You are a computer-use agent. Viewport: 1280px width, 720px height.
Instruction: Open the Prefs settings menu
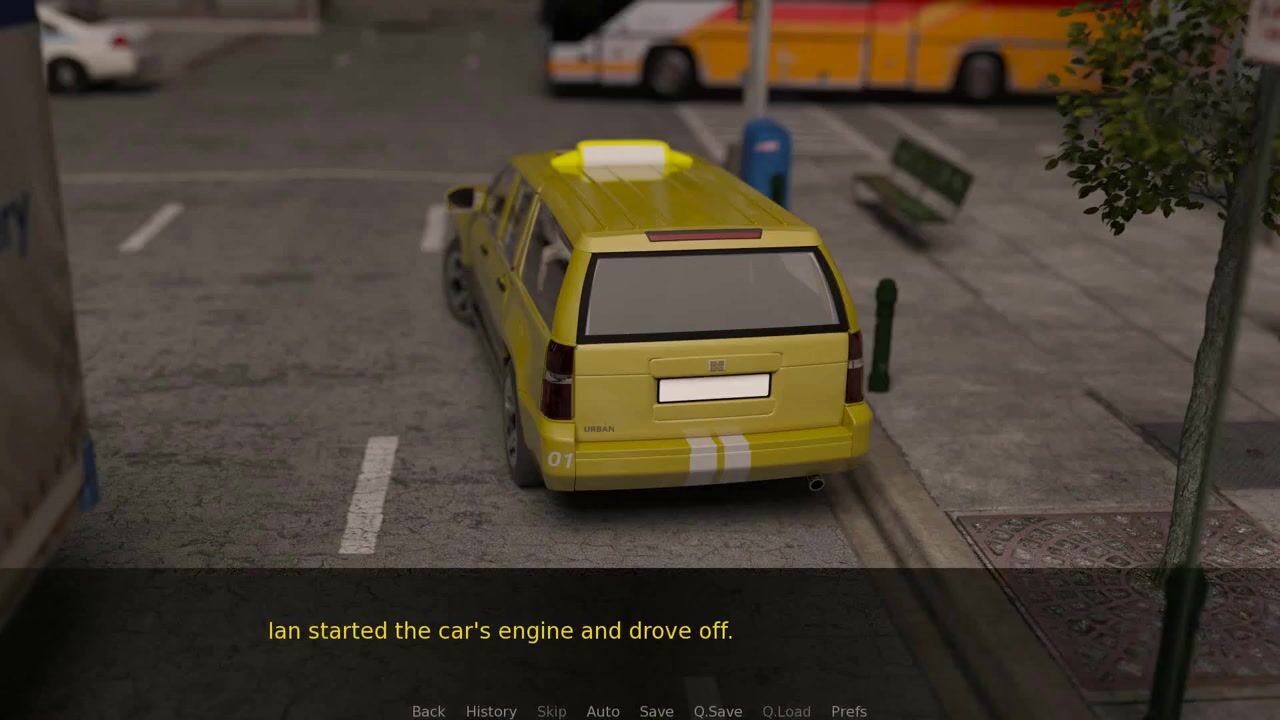pos(849,711)
